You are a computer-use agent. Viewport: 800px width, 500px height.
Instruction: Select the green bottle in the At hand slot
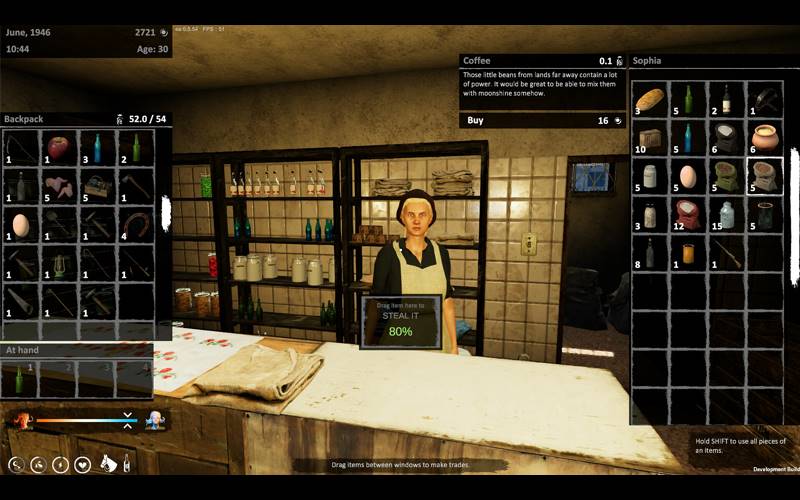pyautogui.click(x=20, y=380)
